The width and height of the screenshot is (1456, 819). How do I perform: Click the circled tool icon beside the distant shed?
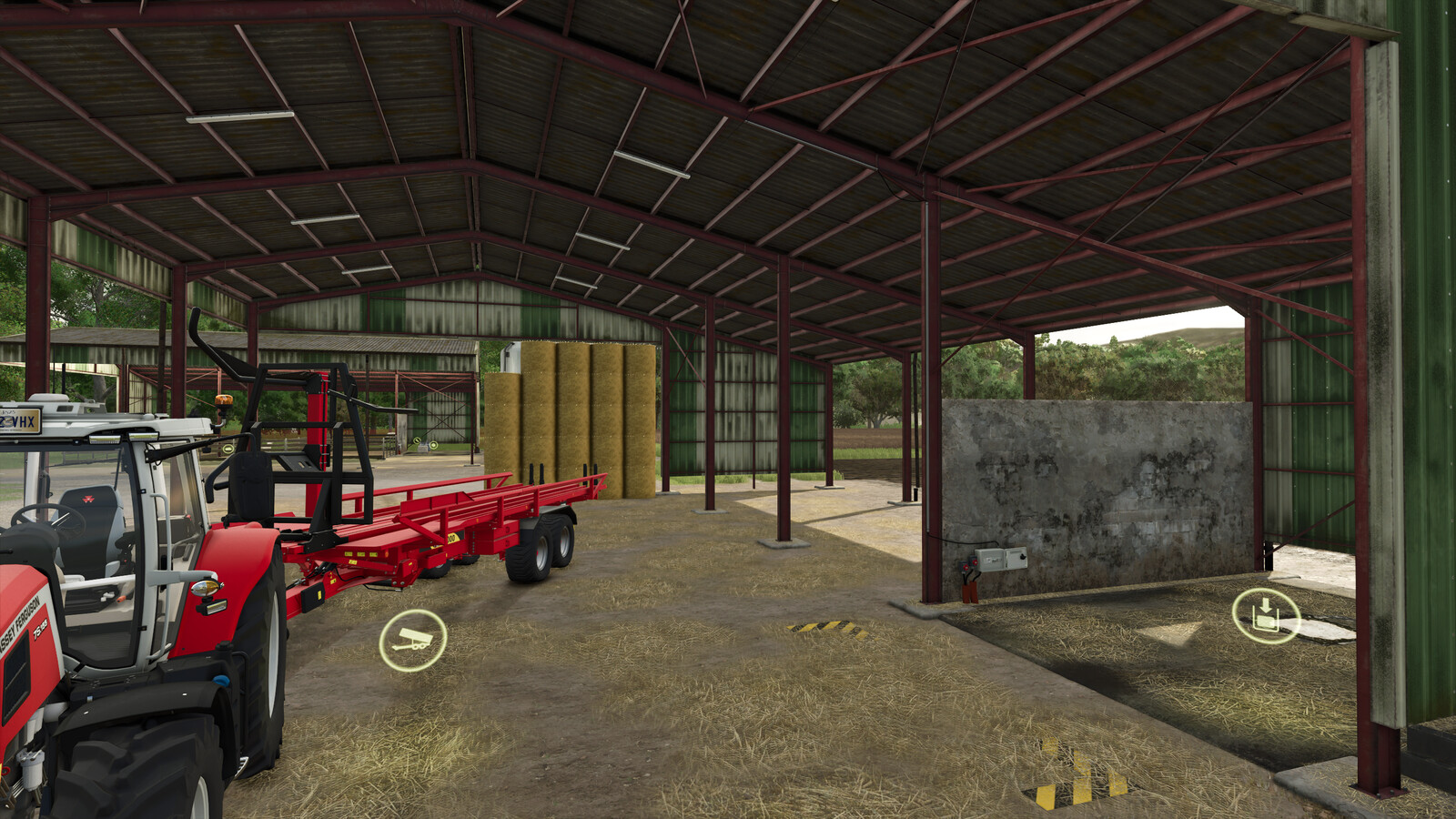coord(417,440)
